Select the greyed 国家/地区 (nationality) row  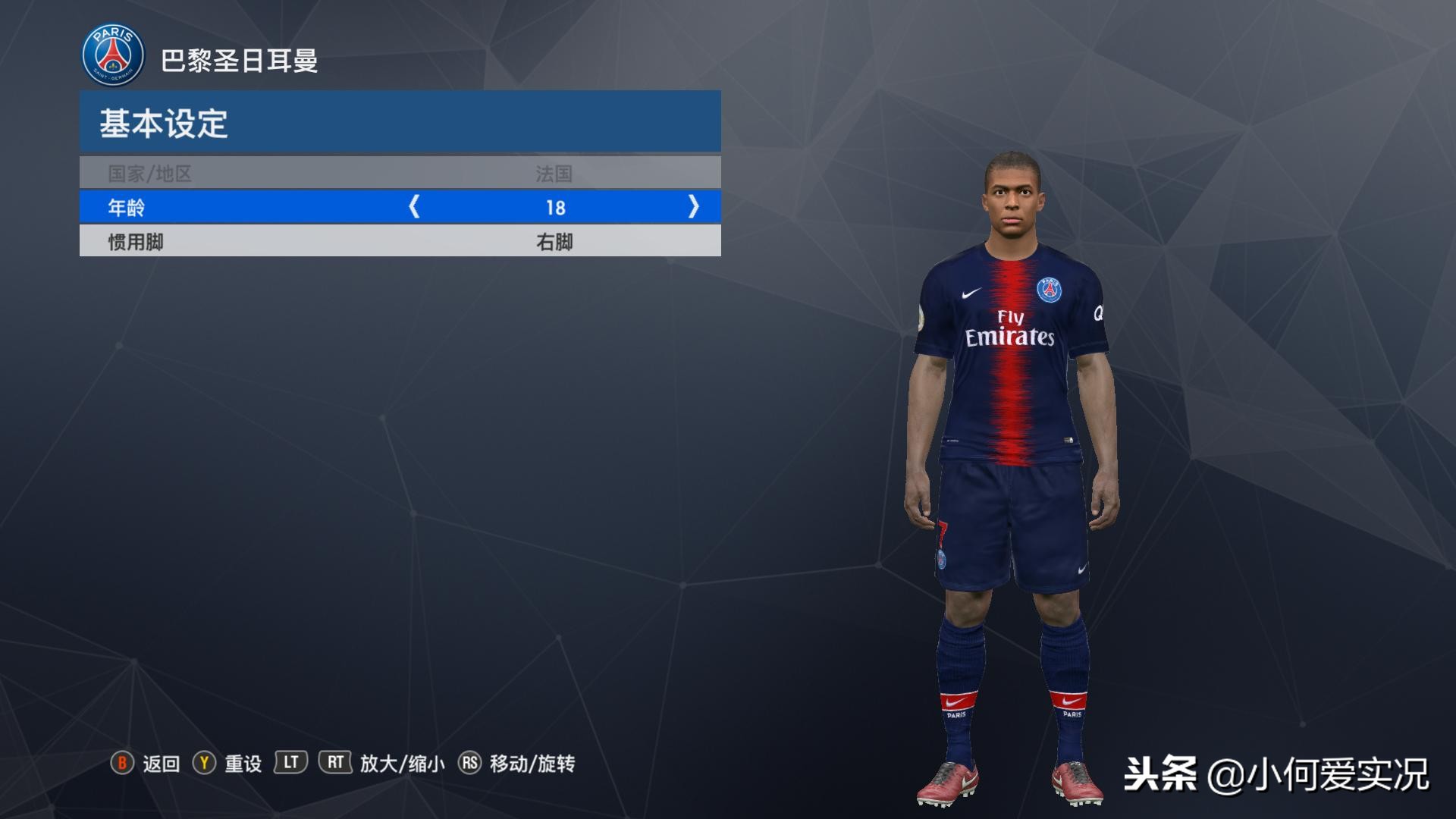click(400, 174)
